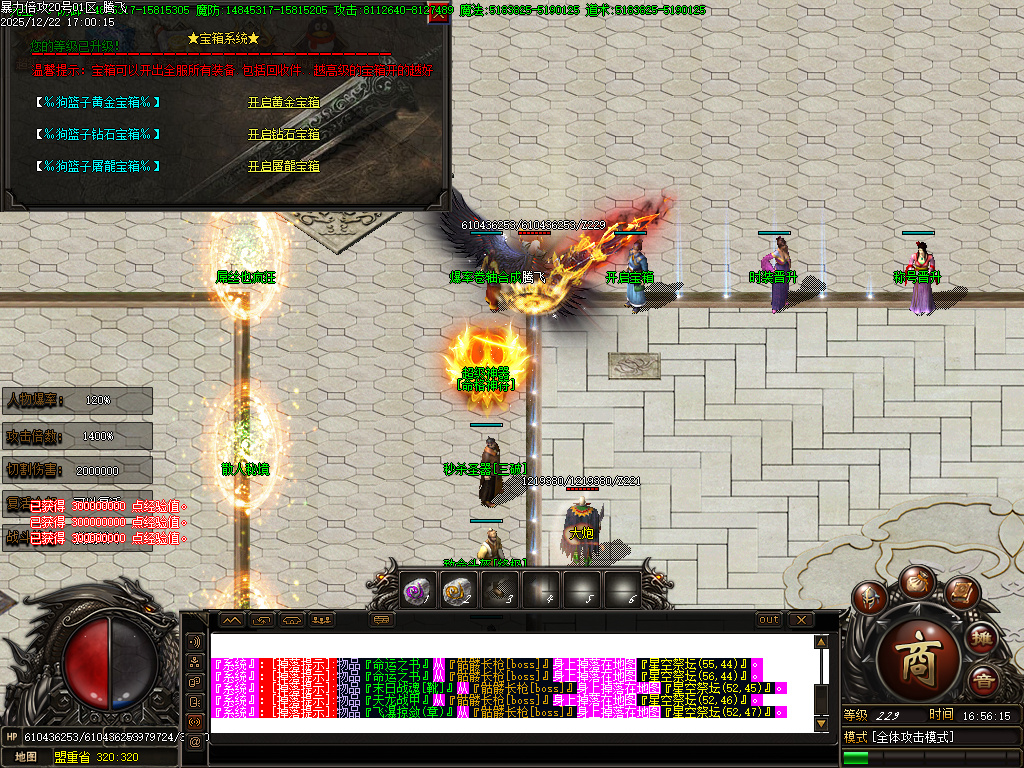Click the book icon round button
This screenshot has height=768, width=1024.
click(959, 593)
